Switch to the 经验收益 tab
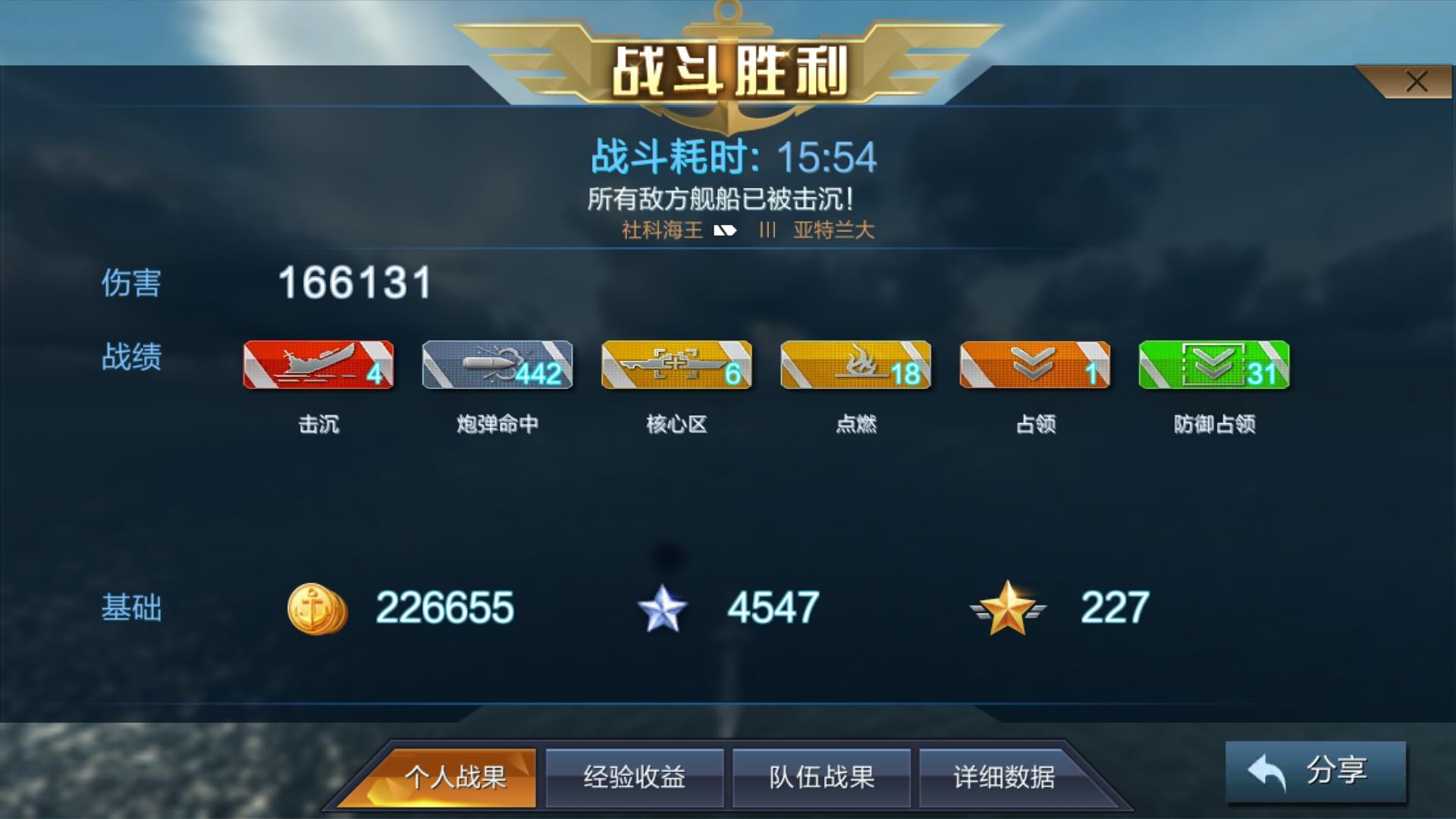Image resolution: width=1456 pixels, height=819 pixels. pyautogui.click(x=635, y=777)
